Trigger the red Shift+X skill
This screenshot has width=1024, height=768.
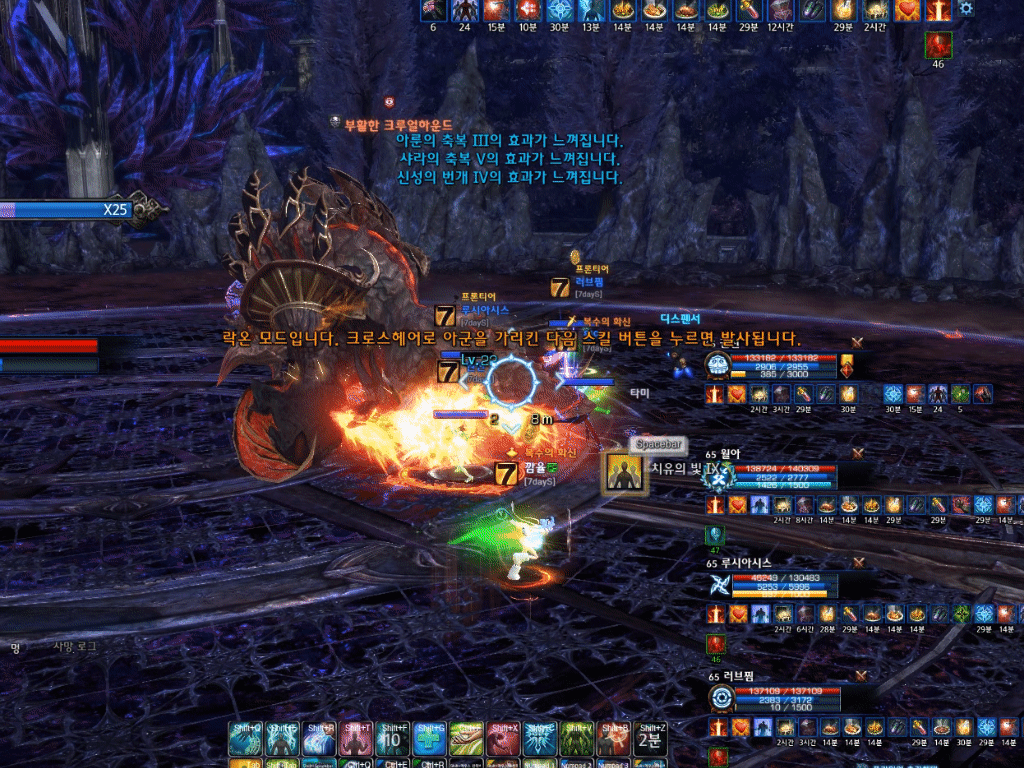pos(503,740)
